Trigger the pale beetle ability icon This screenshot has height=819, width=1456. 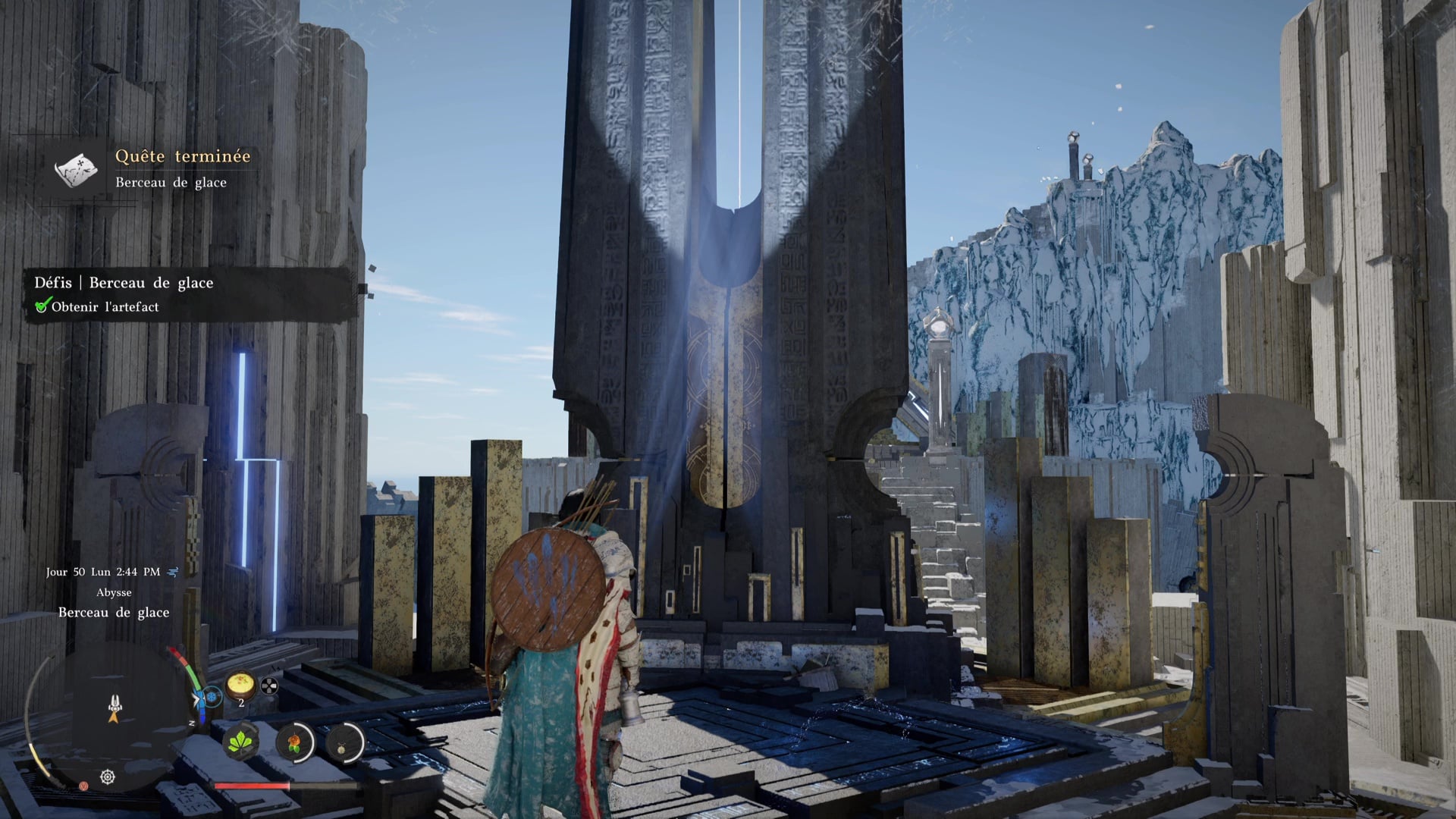[x=345, y=741]
